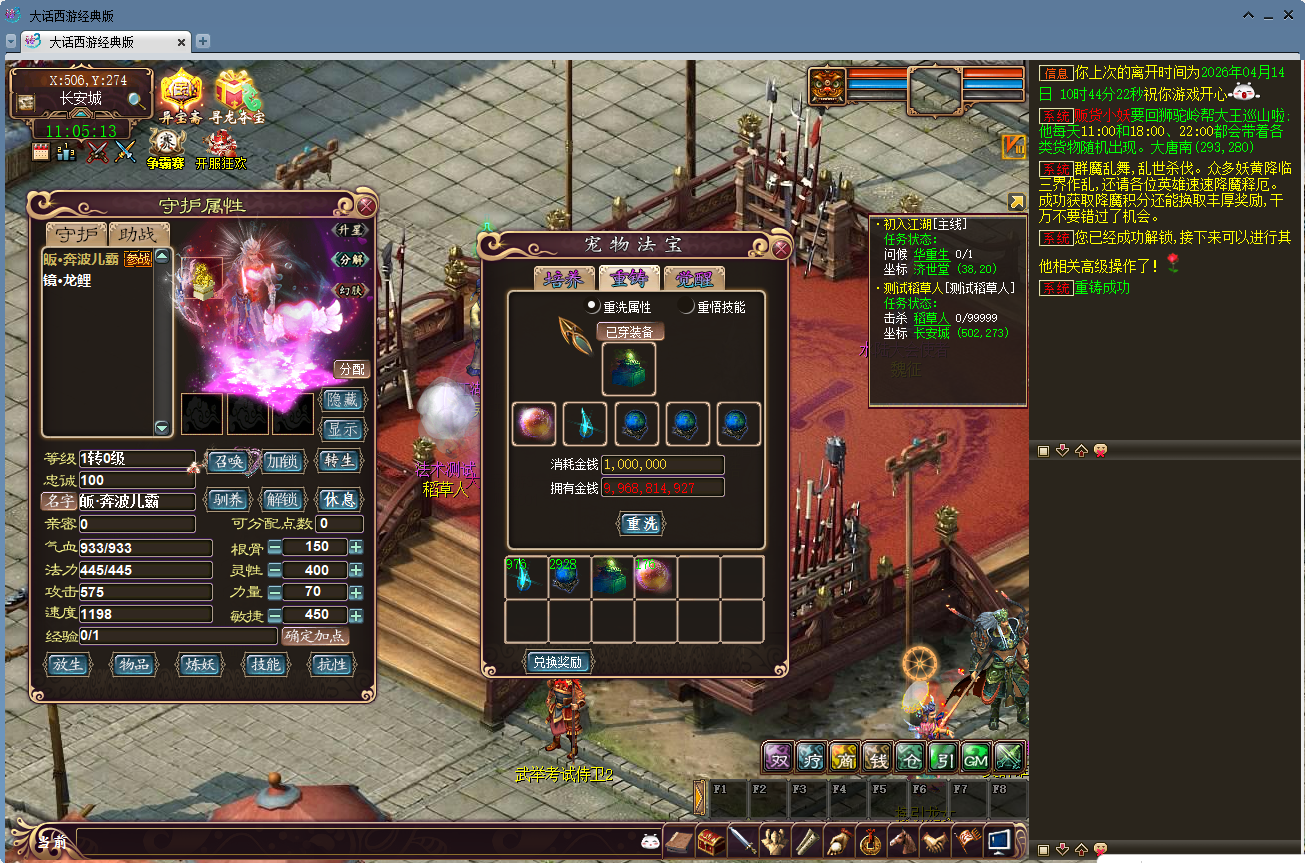Release the pet using 放生
This screenshot has width=1305, height=863.
click(69, 665)
